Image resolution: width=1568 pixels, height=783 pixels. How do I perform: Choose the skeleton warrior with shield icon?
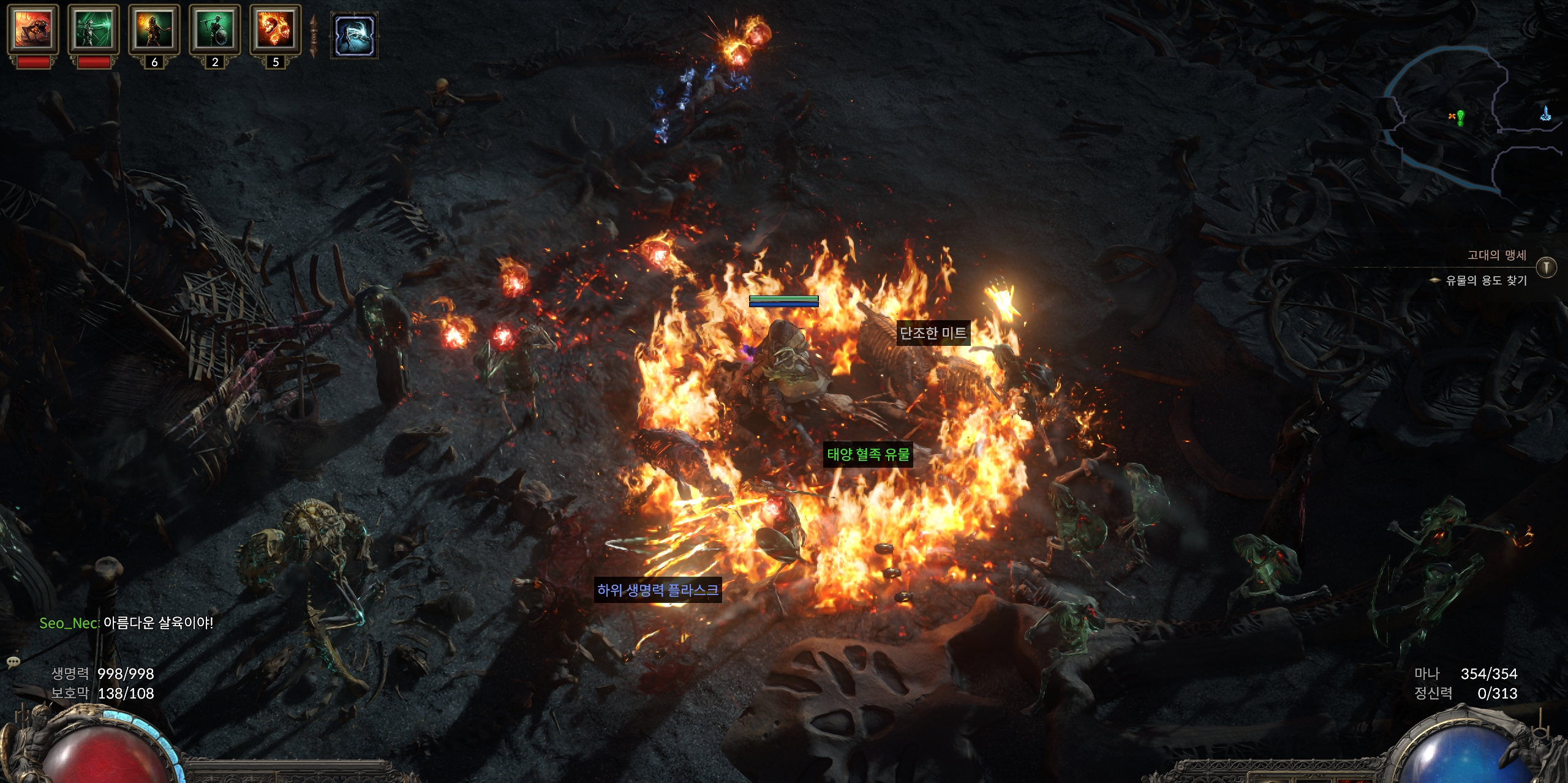tap(215, 28)
